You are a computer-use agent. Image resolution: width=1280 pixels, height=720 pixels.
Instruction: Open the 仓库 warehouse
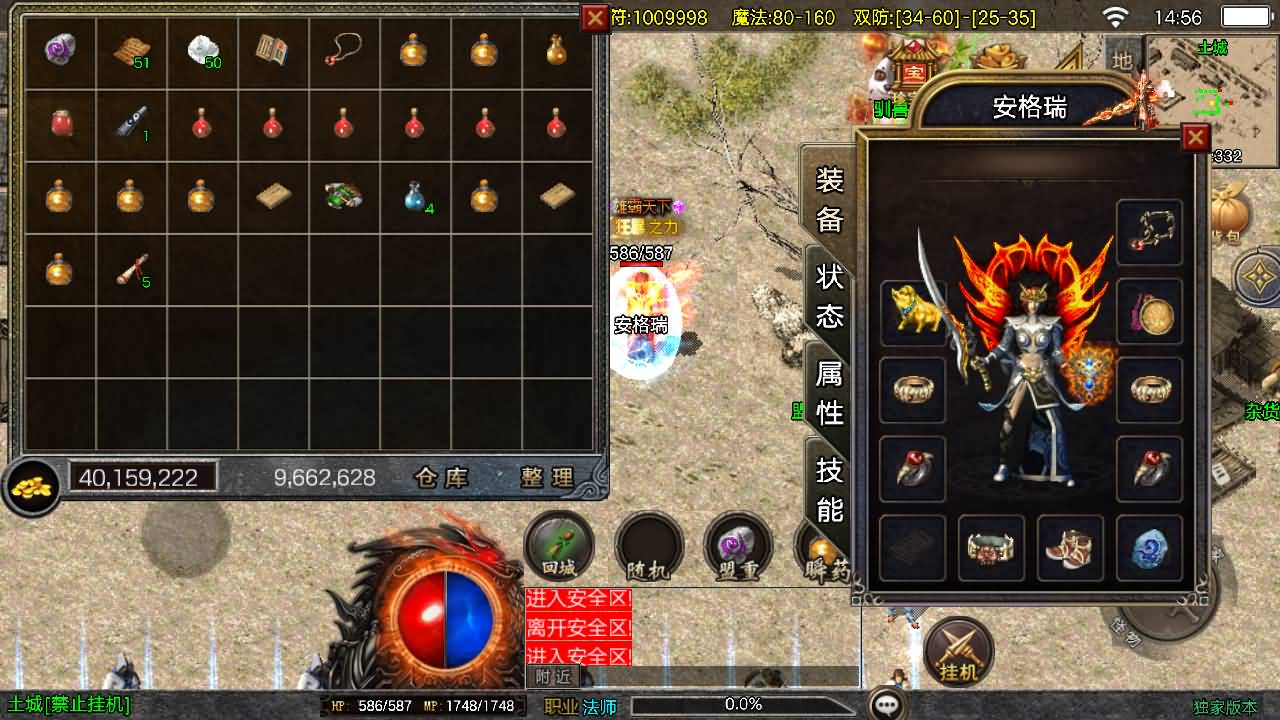click(x=442, y=478)
